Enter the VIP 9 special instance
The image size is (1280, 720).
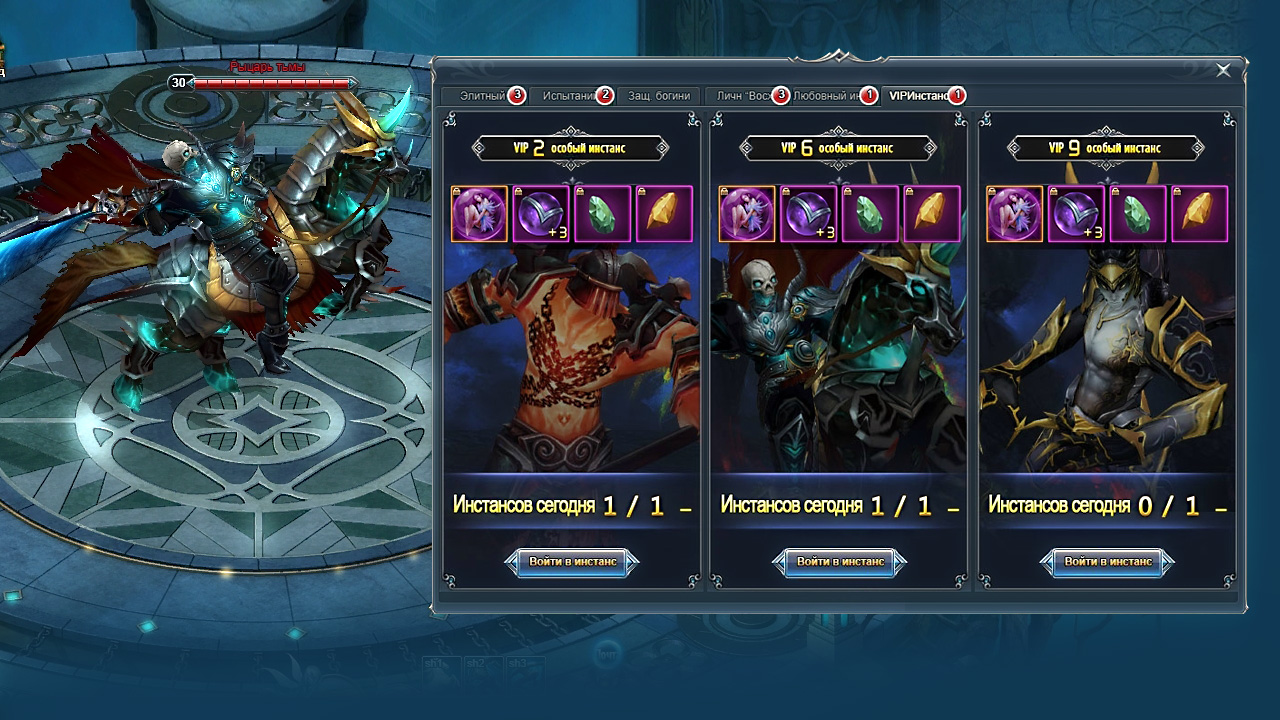click(1108, 562)
